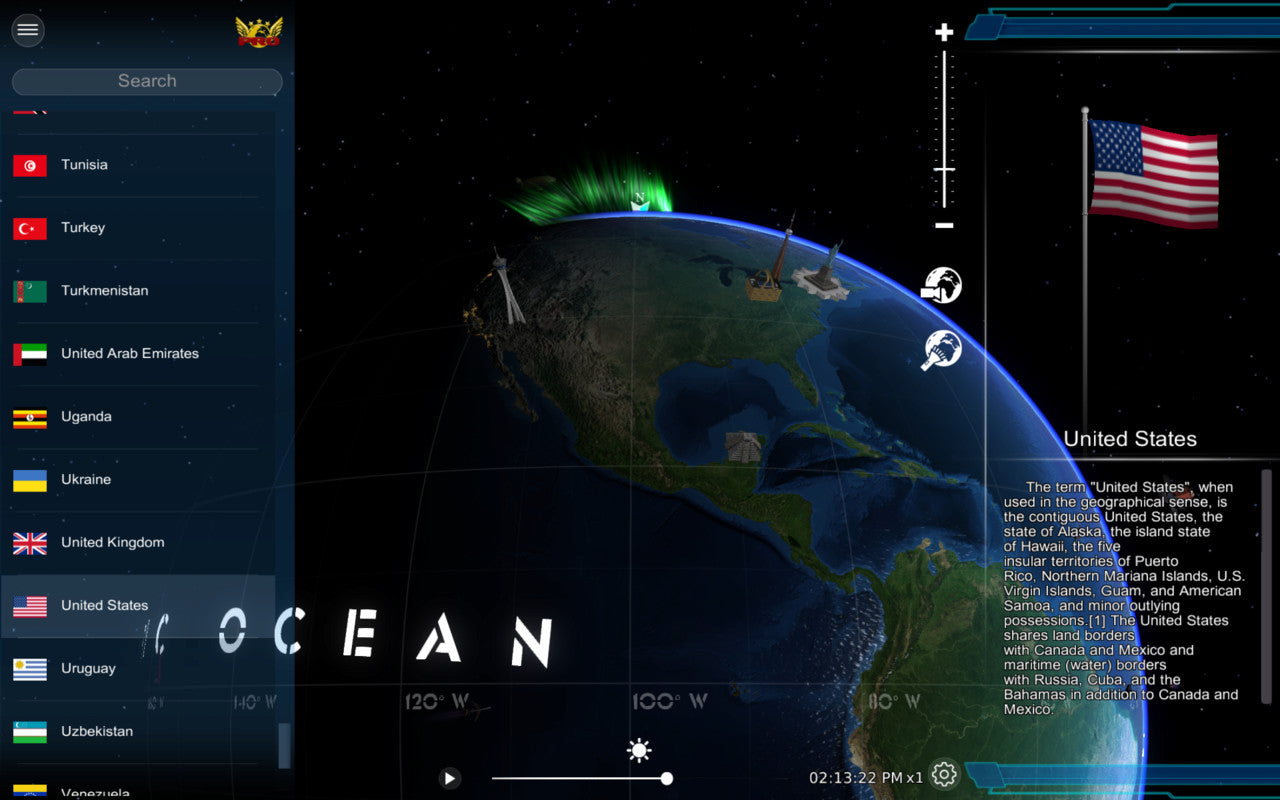Select United Kingdom from the country list
Viewport: 1280px width, 800px height.
111,542
